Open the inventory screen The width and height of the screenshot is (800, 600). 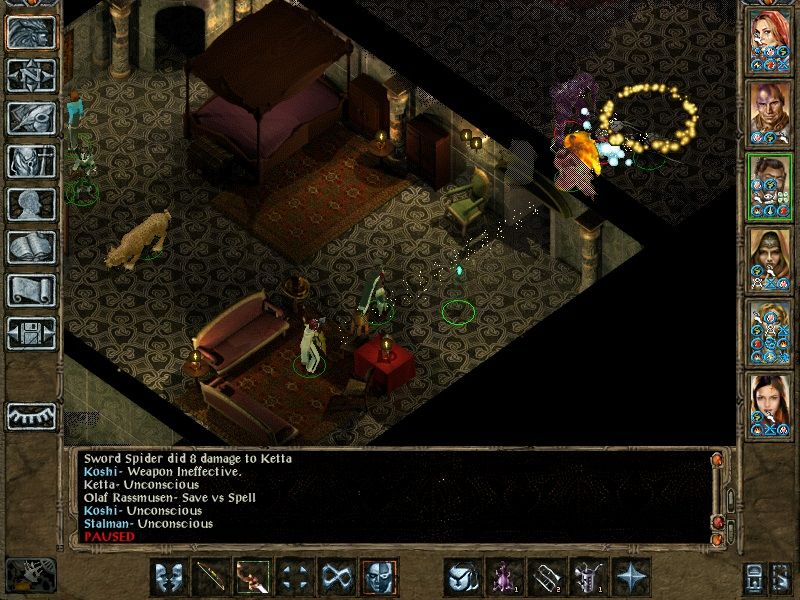pos(31,161)
